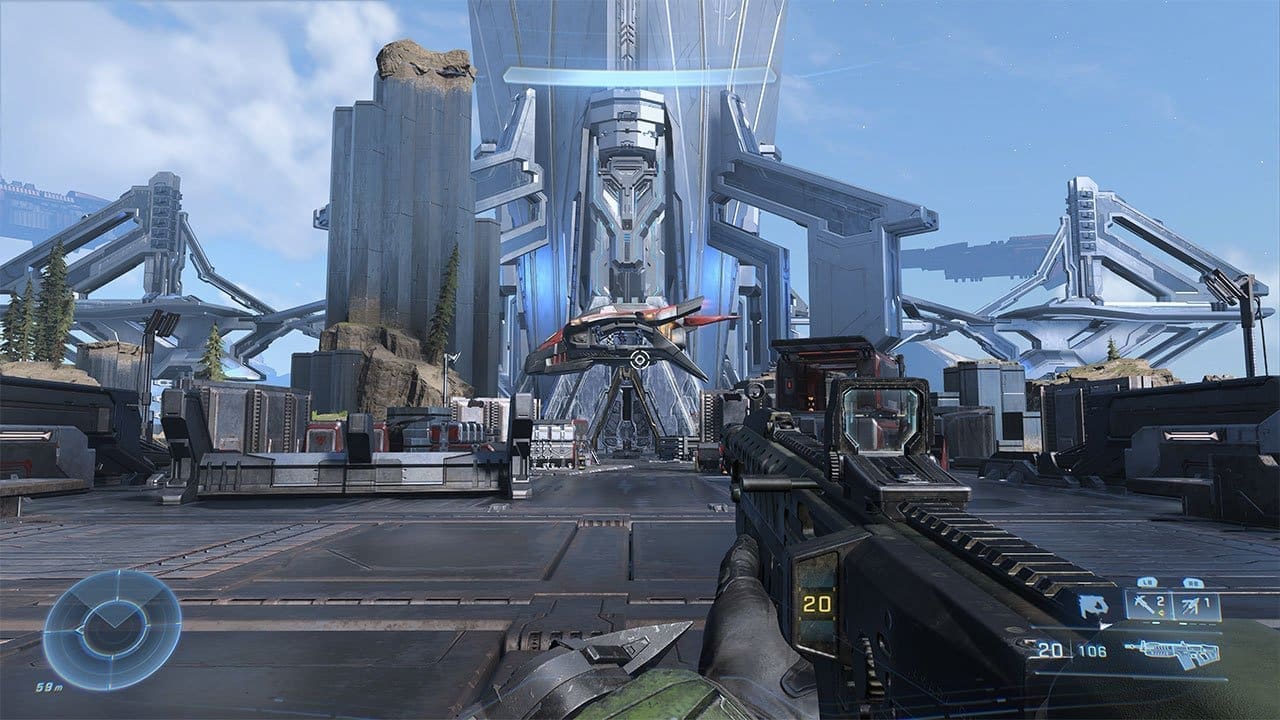The height and width of the screenshot is (720, 1280).
Task: Click the cat-head emblem on the HUD
Action: [x=1092, y=607]
